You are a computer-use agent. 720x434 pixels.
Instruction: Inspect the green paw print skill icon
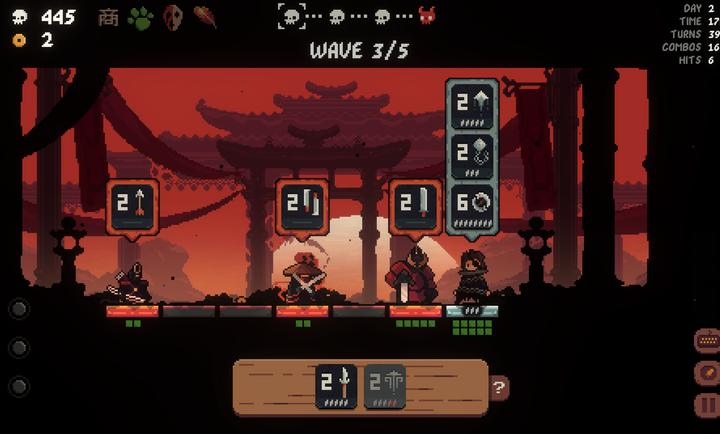pyautogui.click(x=140, y=17)
